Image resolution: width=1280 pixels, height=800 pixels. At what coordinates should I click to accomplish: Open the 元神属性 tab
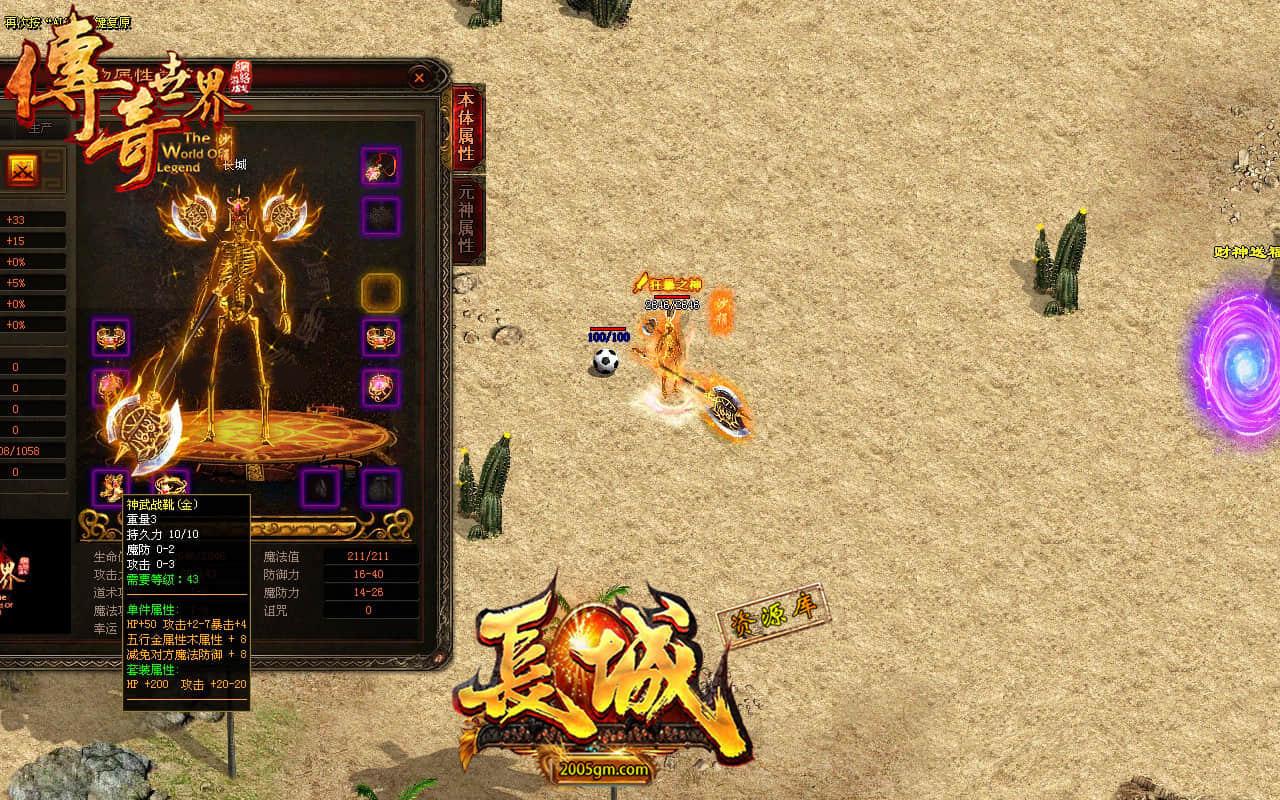[x=467, y=220]
